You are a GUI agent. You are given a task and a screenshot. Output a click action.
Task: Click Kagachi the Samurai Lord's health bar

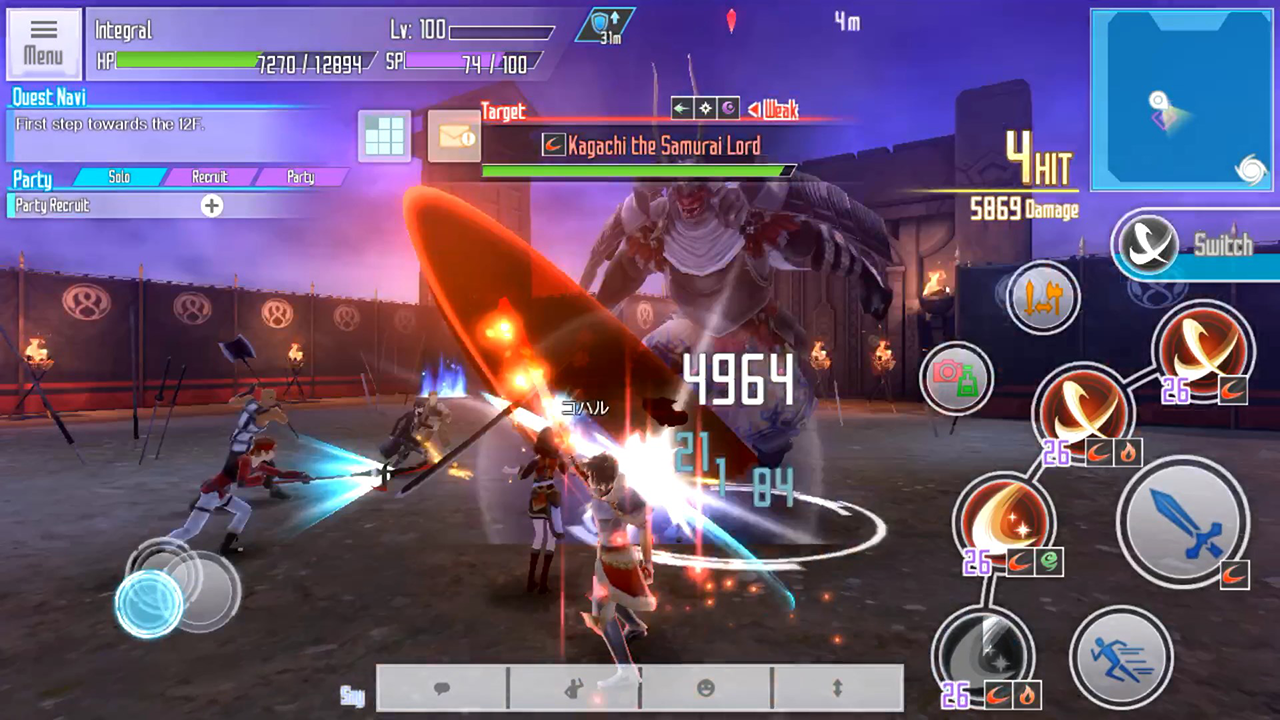click(640, 170)
